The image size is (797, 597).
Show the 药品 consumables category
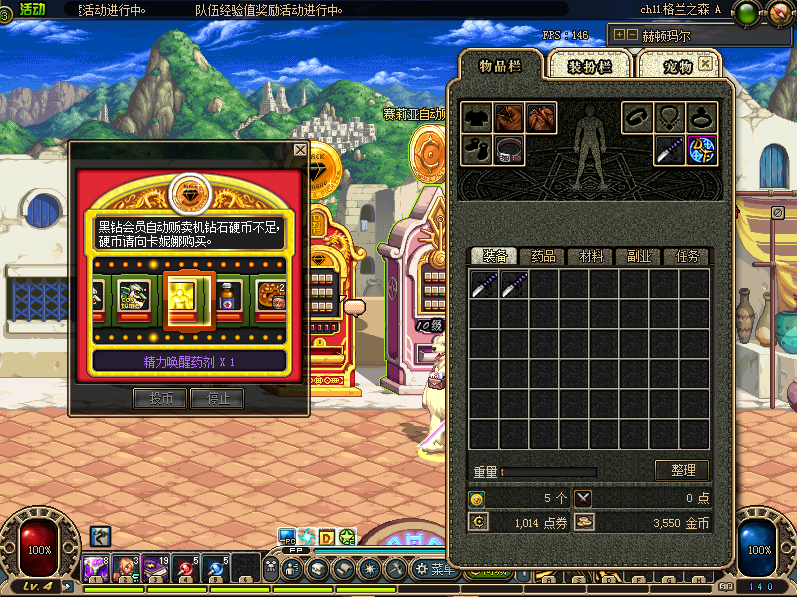pos(543,257)
